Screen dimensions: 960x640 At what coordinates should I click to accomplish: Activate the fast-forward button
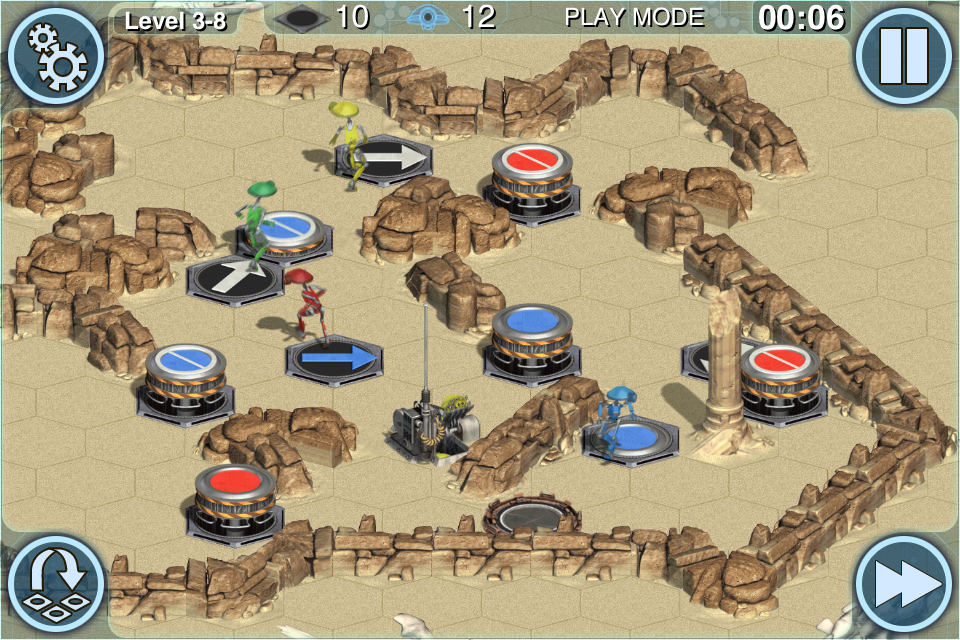point(904,585)
